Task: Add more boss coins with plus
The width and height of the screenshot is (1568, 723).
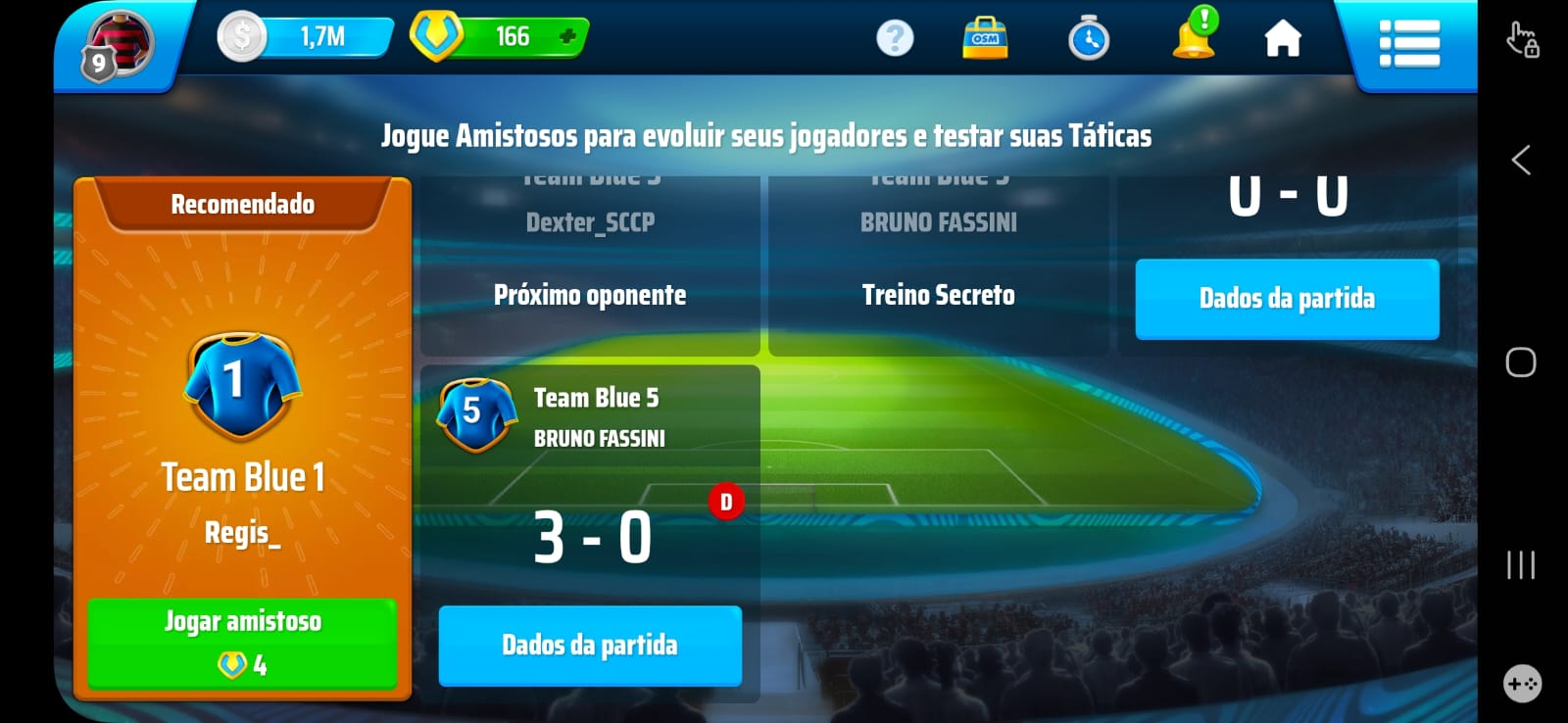Action: click(x=566, y=37)
